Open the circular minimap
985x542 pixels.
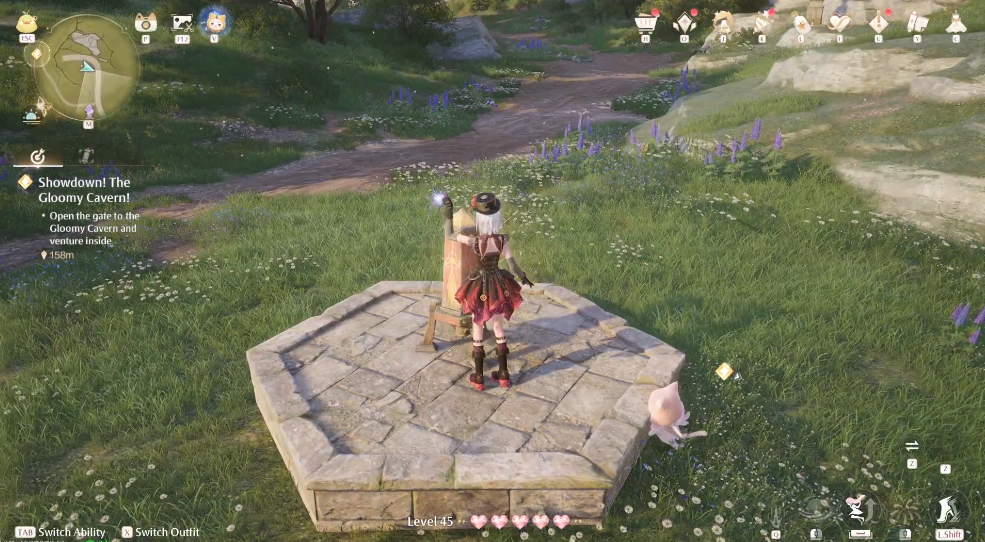click(x=86, y=66)
